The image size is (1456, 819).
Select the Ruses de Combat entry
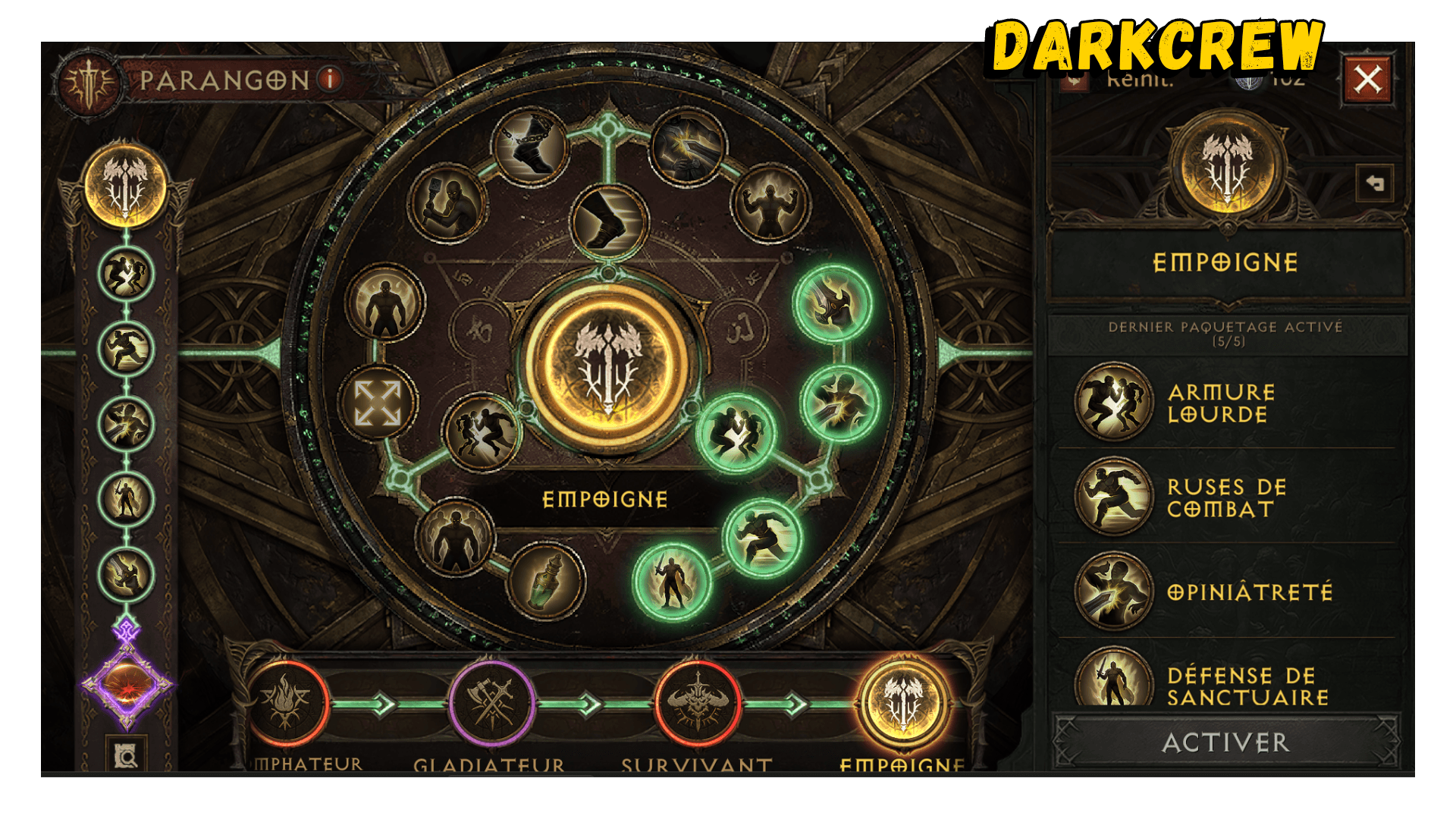(x=1225, y=497)
